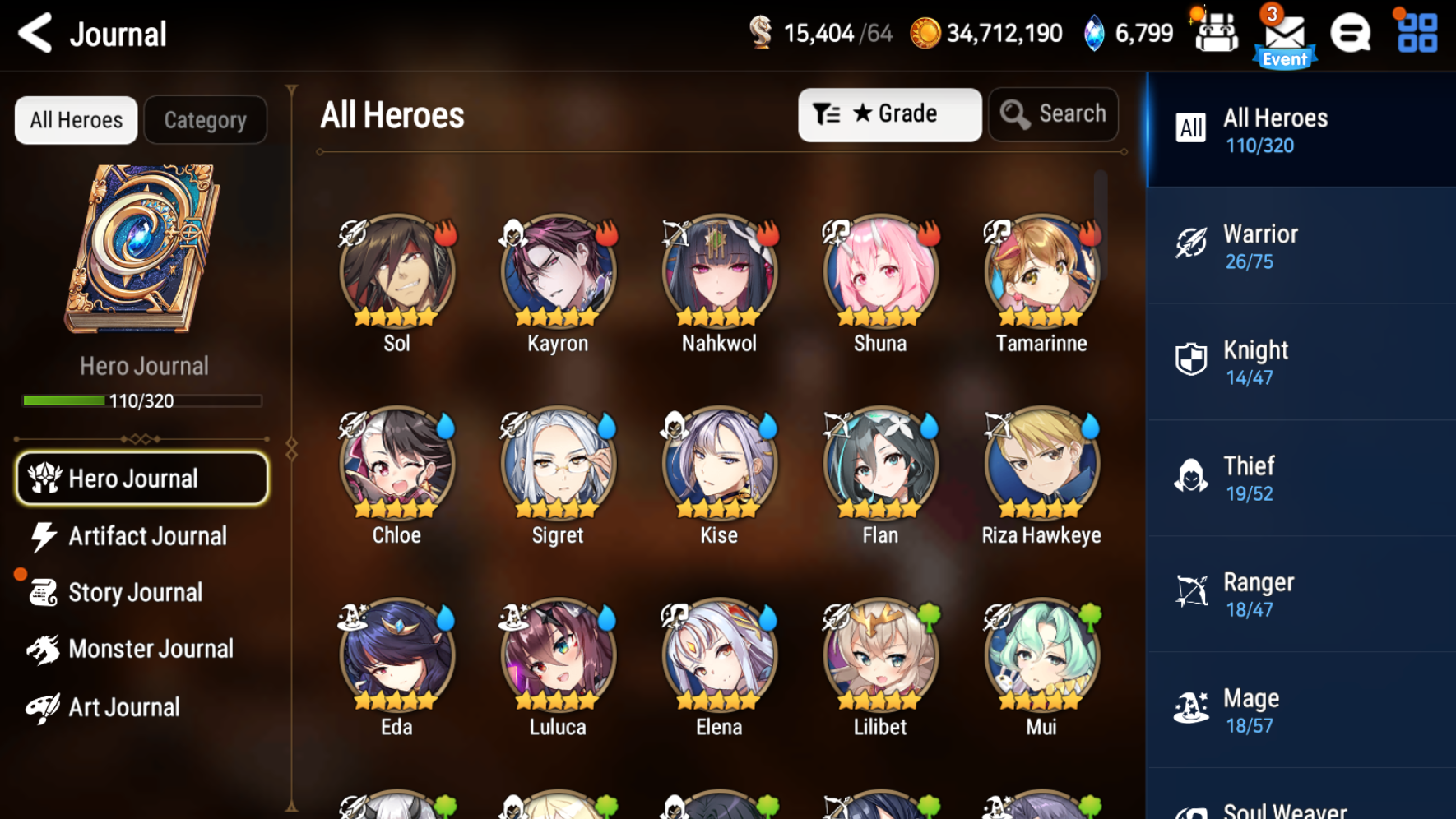
Task: Open the Event mailbox icon
Action: [1284, 37]
